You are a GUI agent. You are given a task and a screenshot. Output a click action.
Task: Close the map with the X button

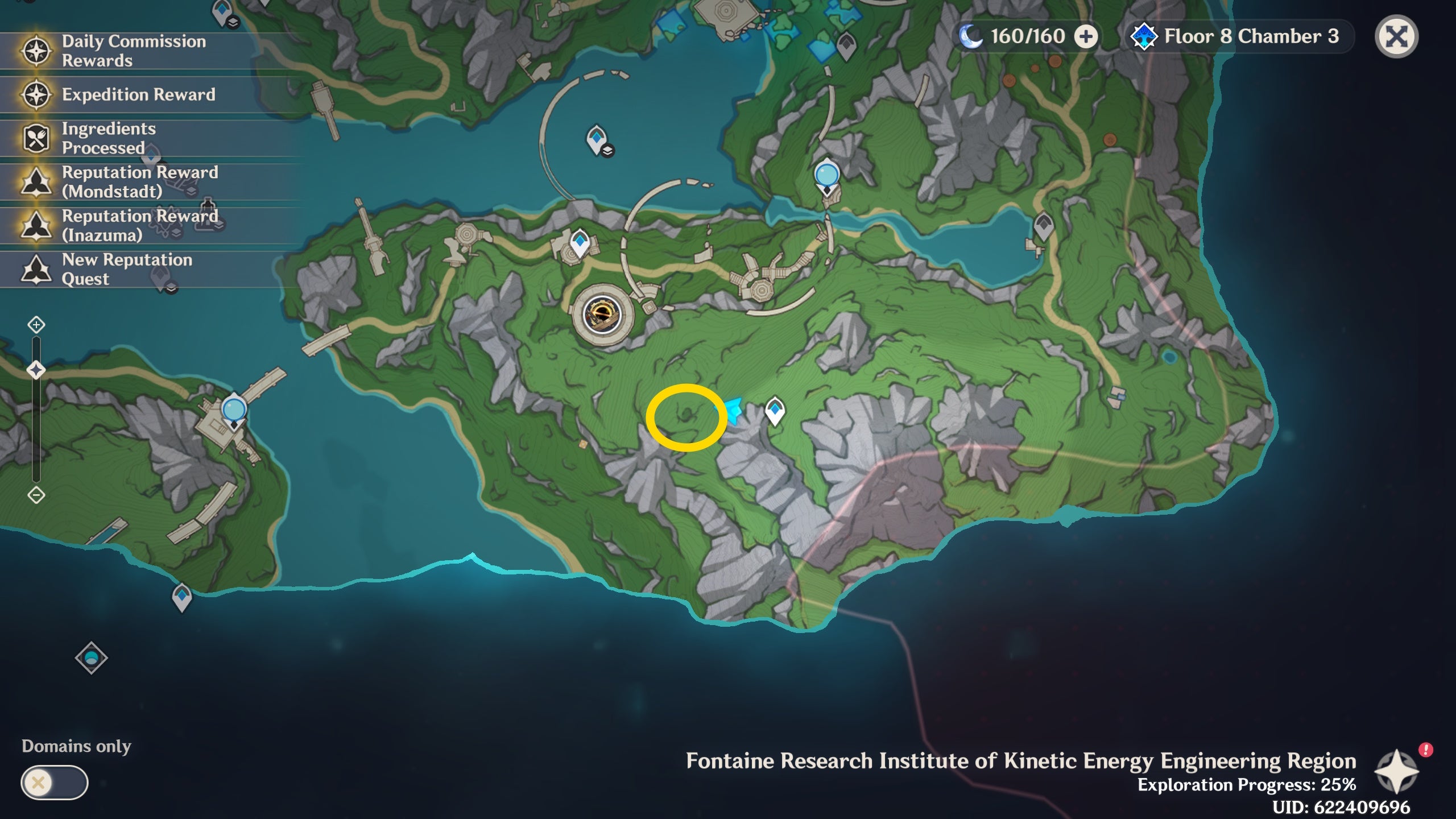point(1399,35)
